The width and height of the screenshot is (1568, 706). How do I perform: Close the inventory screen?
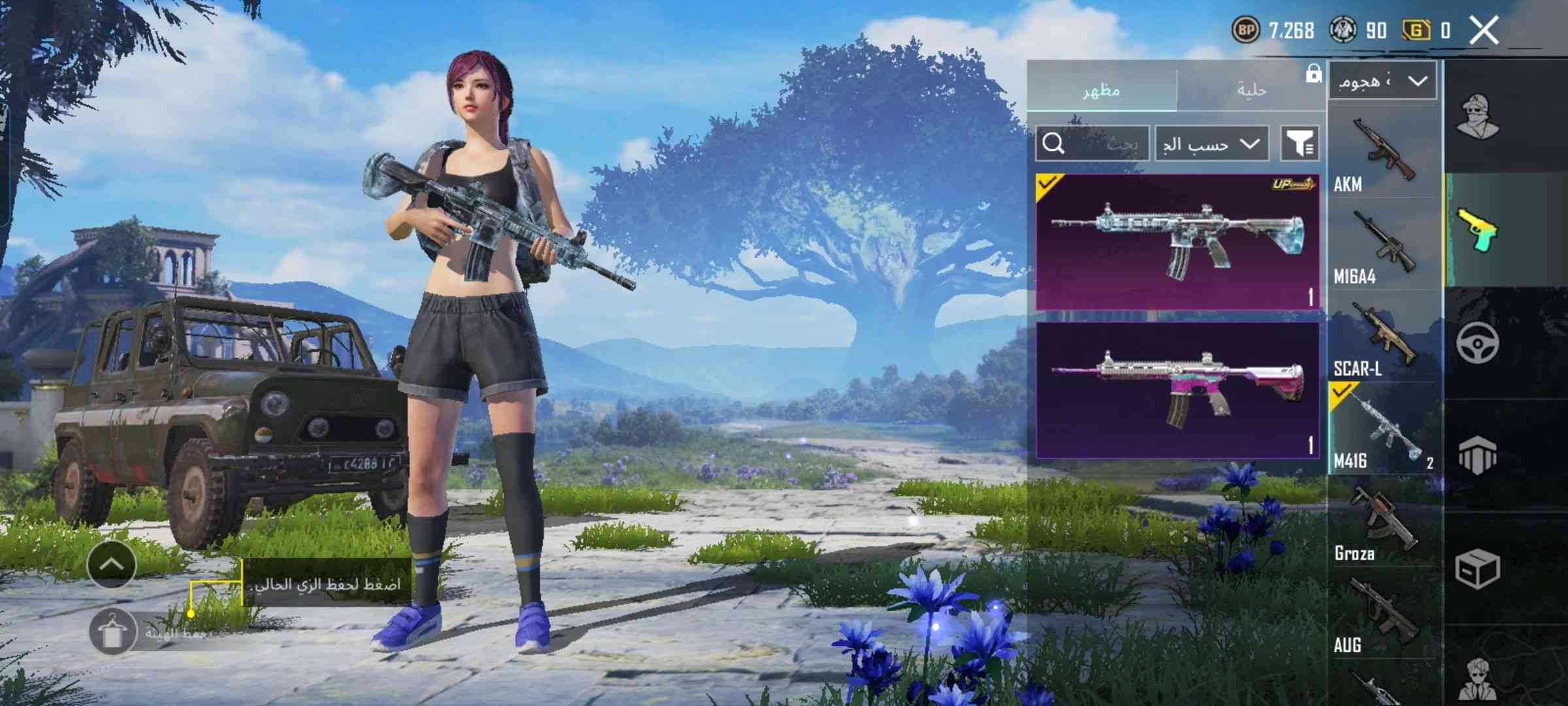coord(1484,31)
